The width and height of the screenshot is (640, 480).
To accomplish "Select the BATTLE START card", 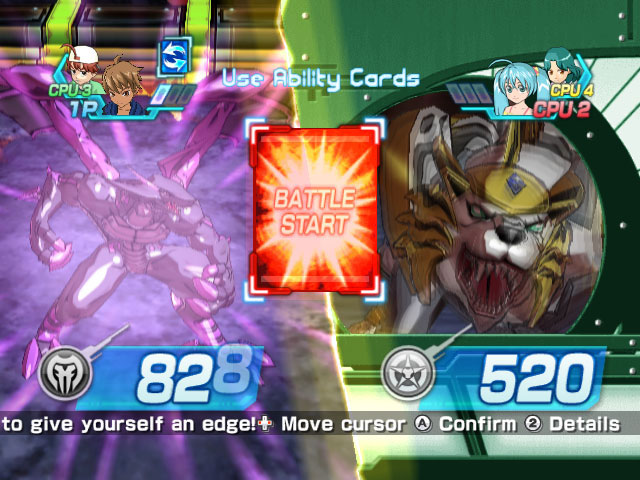I will click(x=315, y=208).
